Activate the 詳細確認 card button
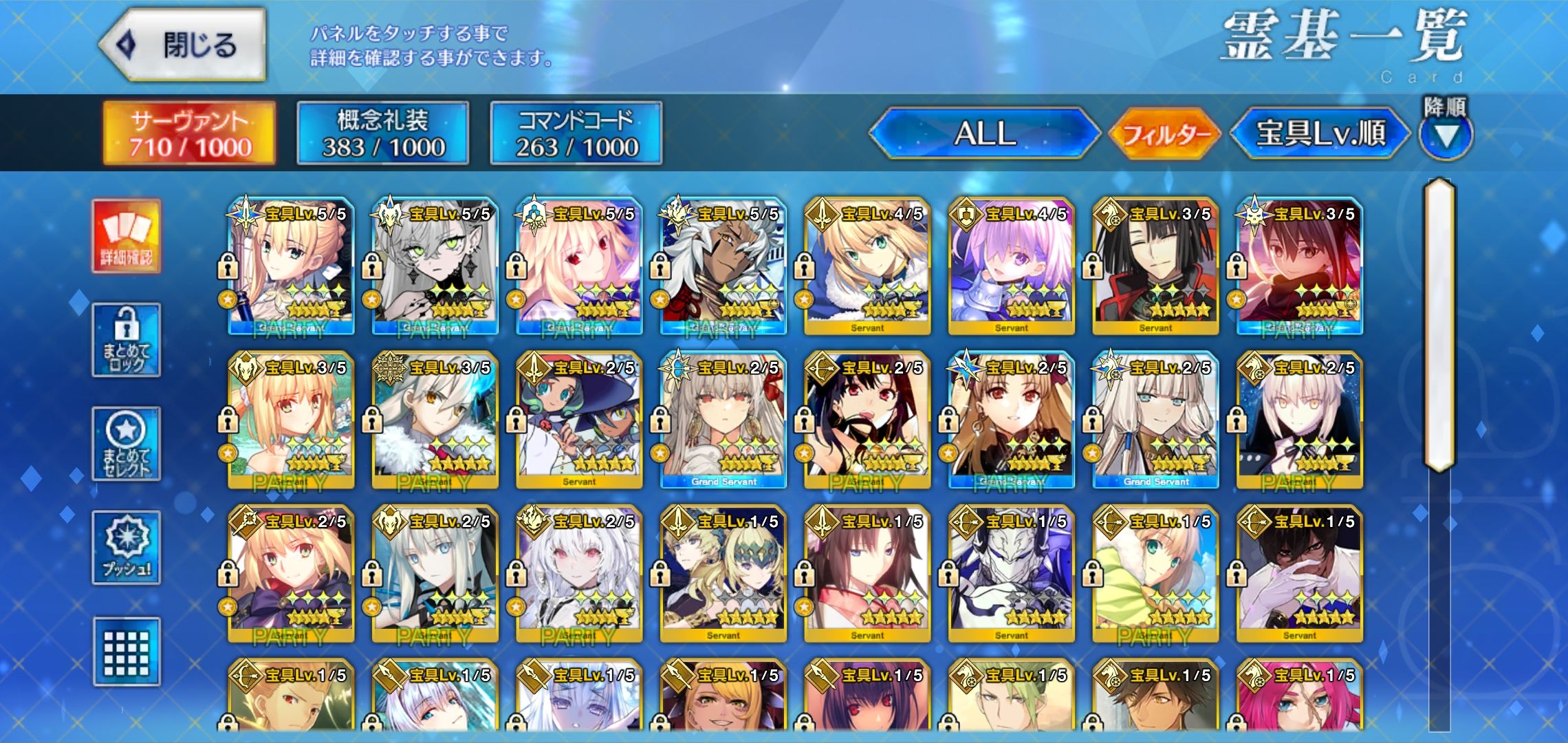Image resolution: width=1568 pixels, height=743 pixels. pyautogui.click(x=127, y=237)
